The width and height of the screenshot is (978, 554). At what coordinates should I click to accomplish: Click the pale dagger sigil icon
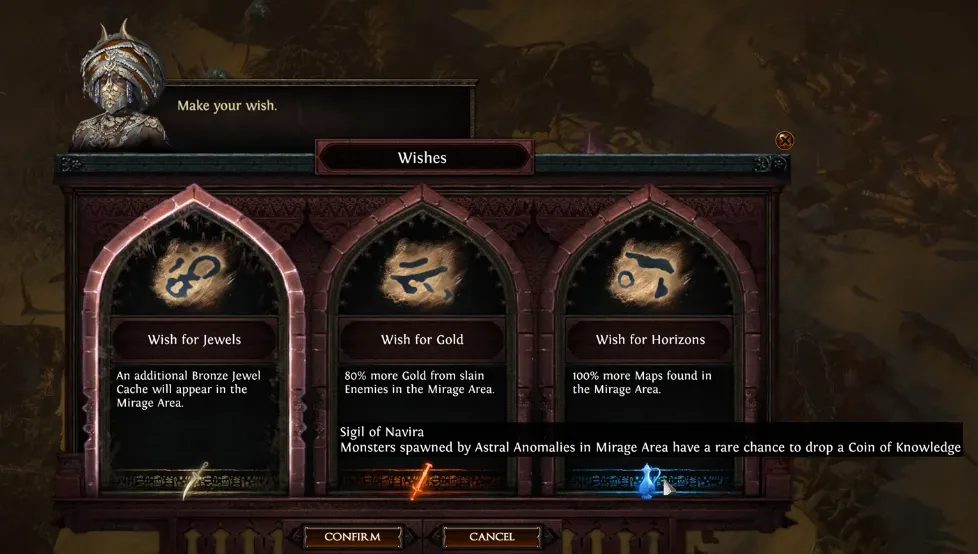pos(194,481)
